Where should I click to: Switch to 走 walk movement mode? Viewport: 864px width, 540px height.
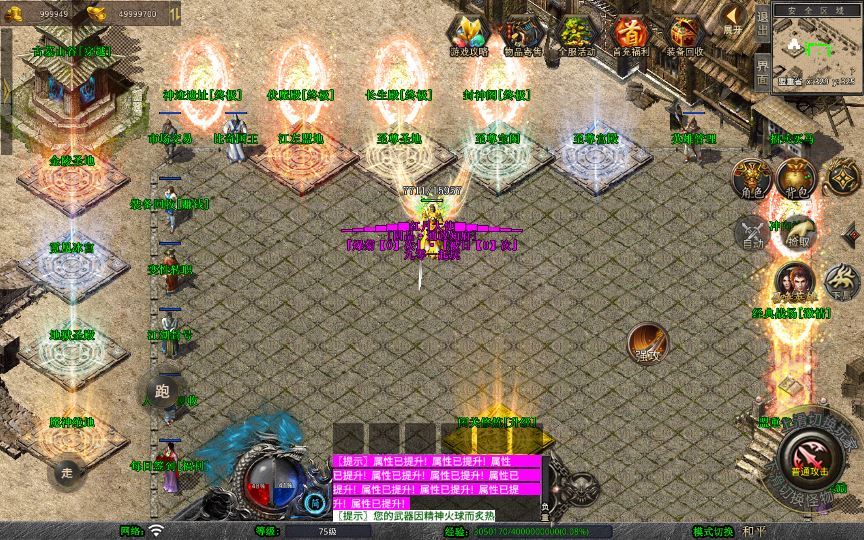pyautogui.click(x=68, y=470)
